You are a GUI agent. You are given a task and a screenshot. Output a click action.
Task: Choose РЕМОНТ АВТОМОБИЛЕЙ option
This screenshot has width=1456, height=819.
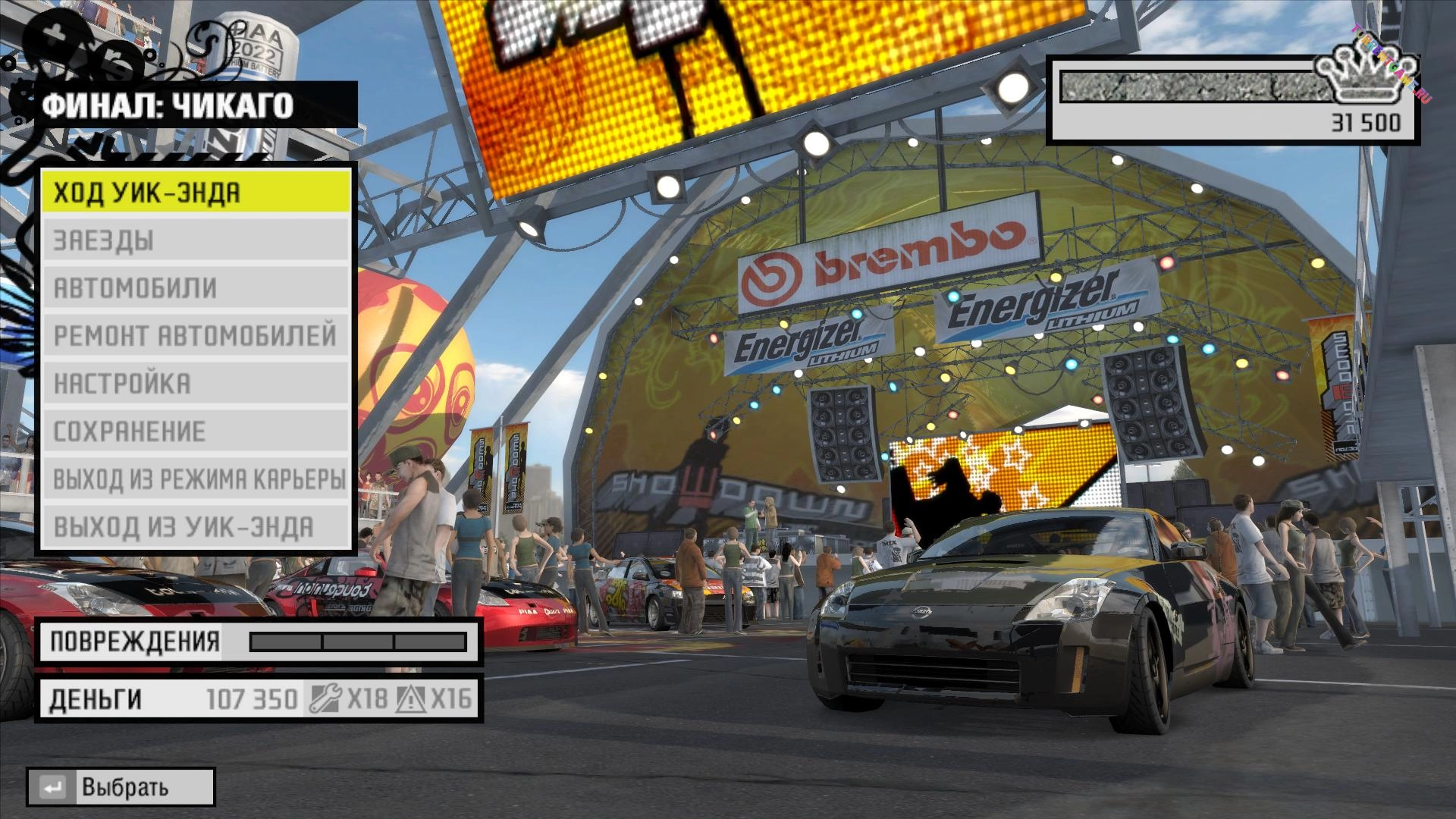(196, 335)
